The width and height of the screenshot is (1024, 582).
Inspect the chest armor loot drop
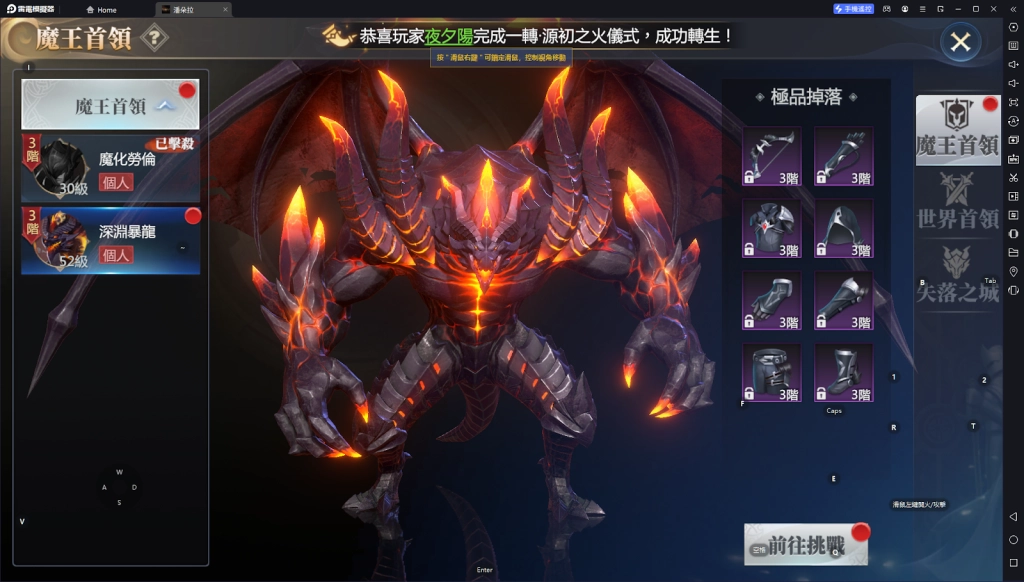772,228
